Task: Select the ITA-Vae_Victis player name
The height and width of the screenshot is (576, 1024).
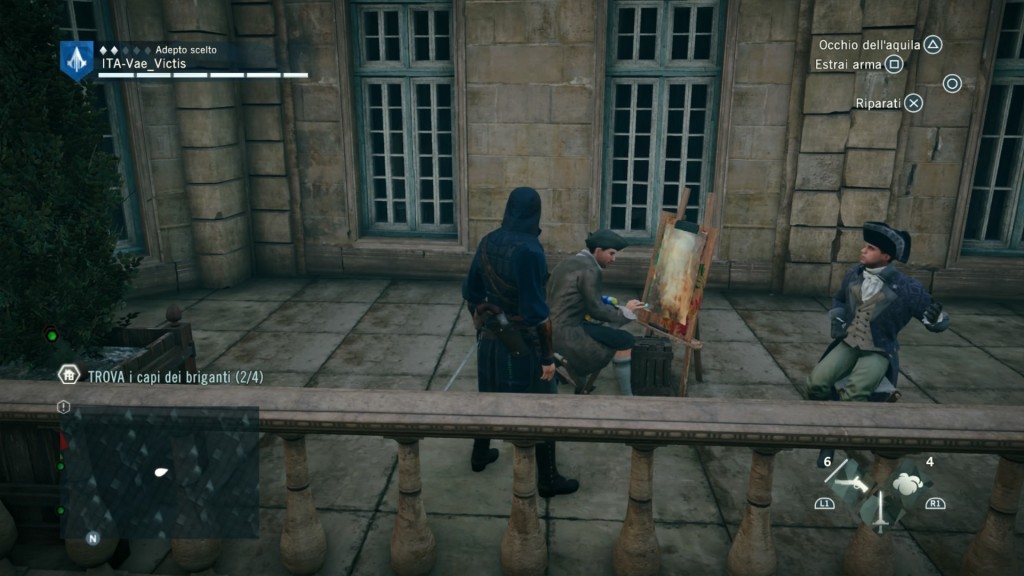Action: (144, 63)
